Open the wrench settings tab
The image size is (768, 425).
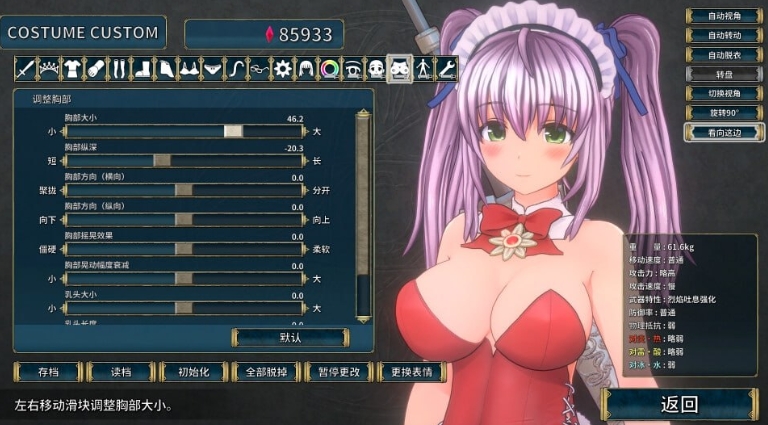(x=447, y=69)
